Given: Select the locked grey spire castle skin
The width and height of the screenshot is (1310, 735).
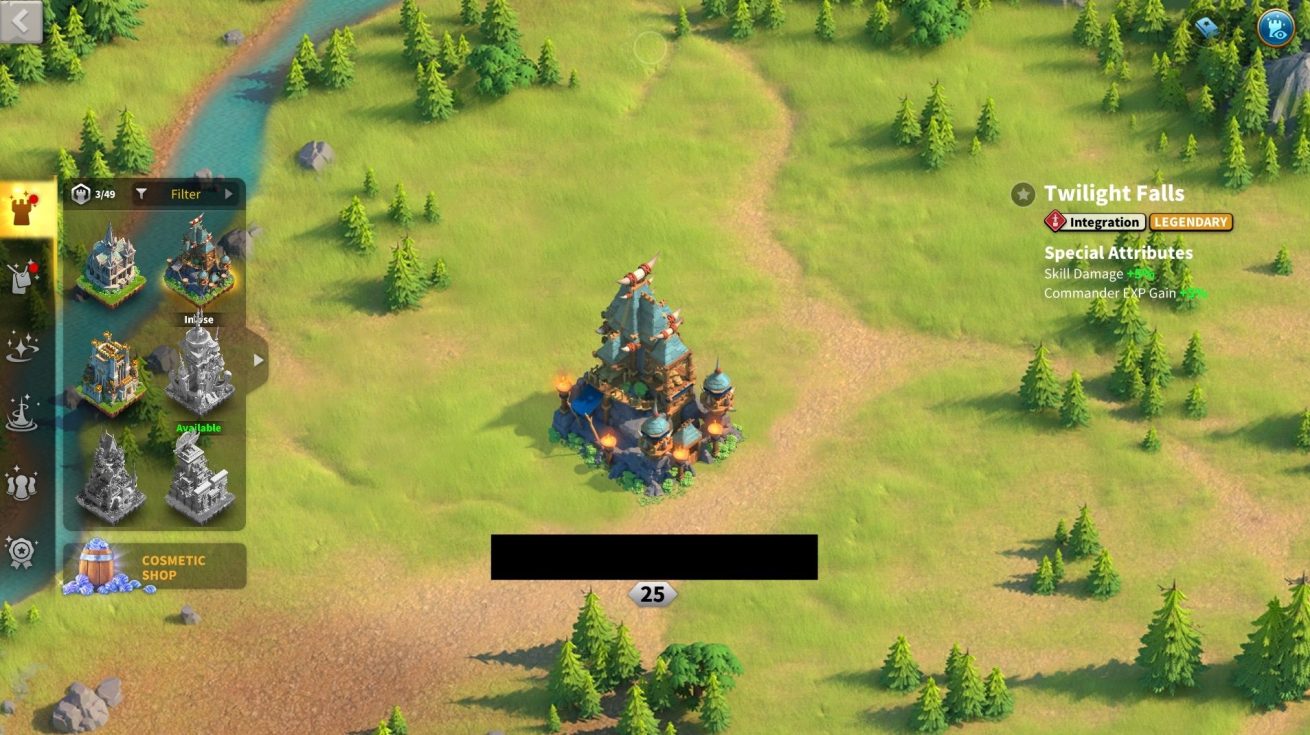Looking at the screenshot, I should [x=199, y=372].
